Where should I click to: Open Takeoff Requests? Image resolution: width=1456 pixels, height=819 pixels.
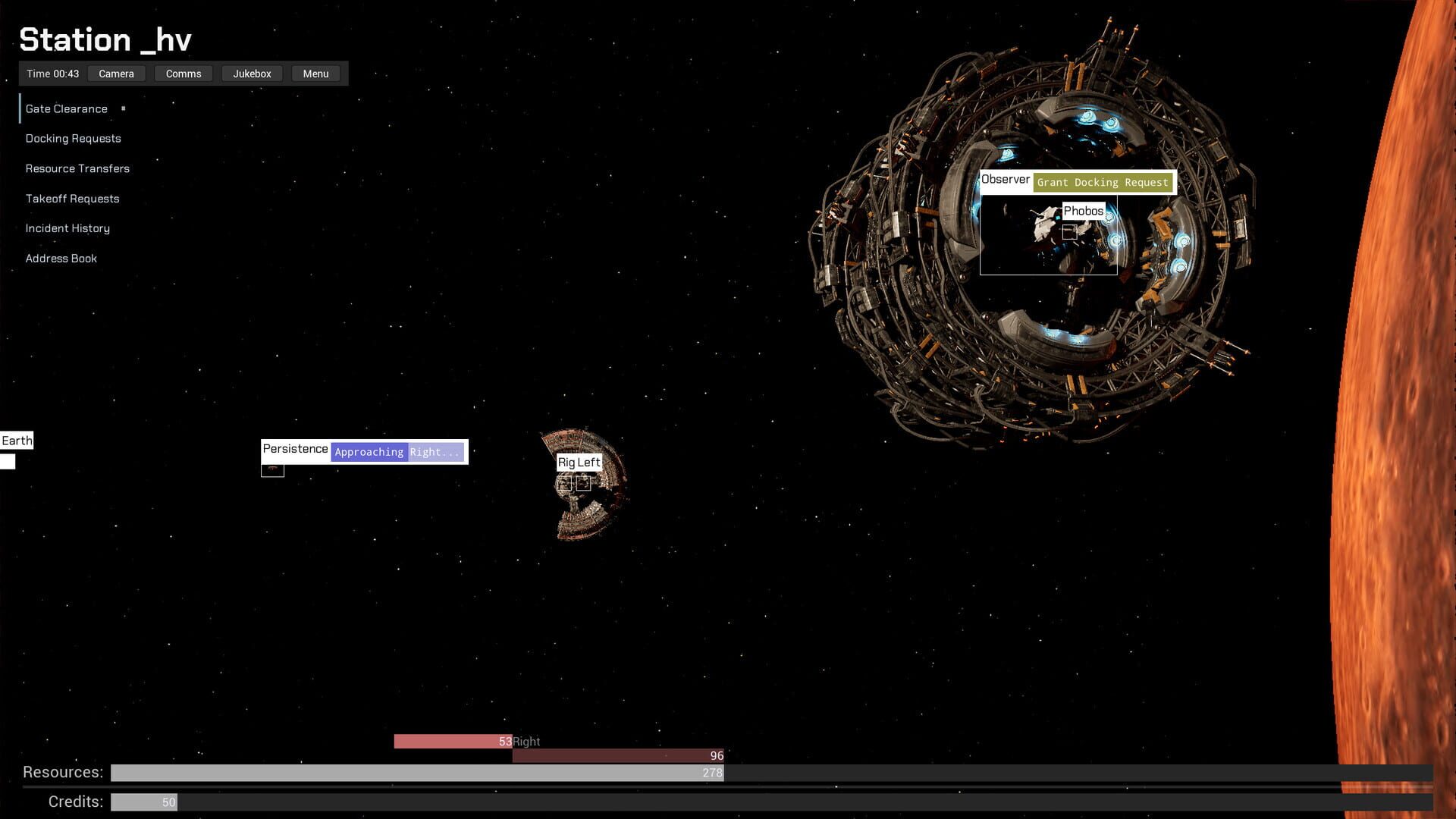pyautogui.click(x=73, y=199)
